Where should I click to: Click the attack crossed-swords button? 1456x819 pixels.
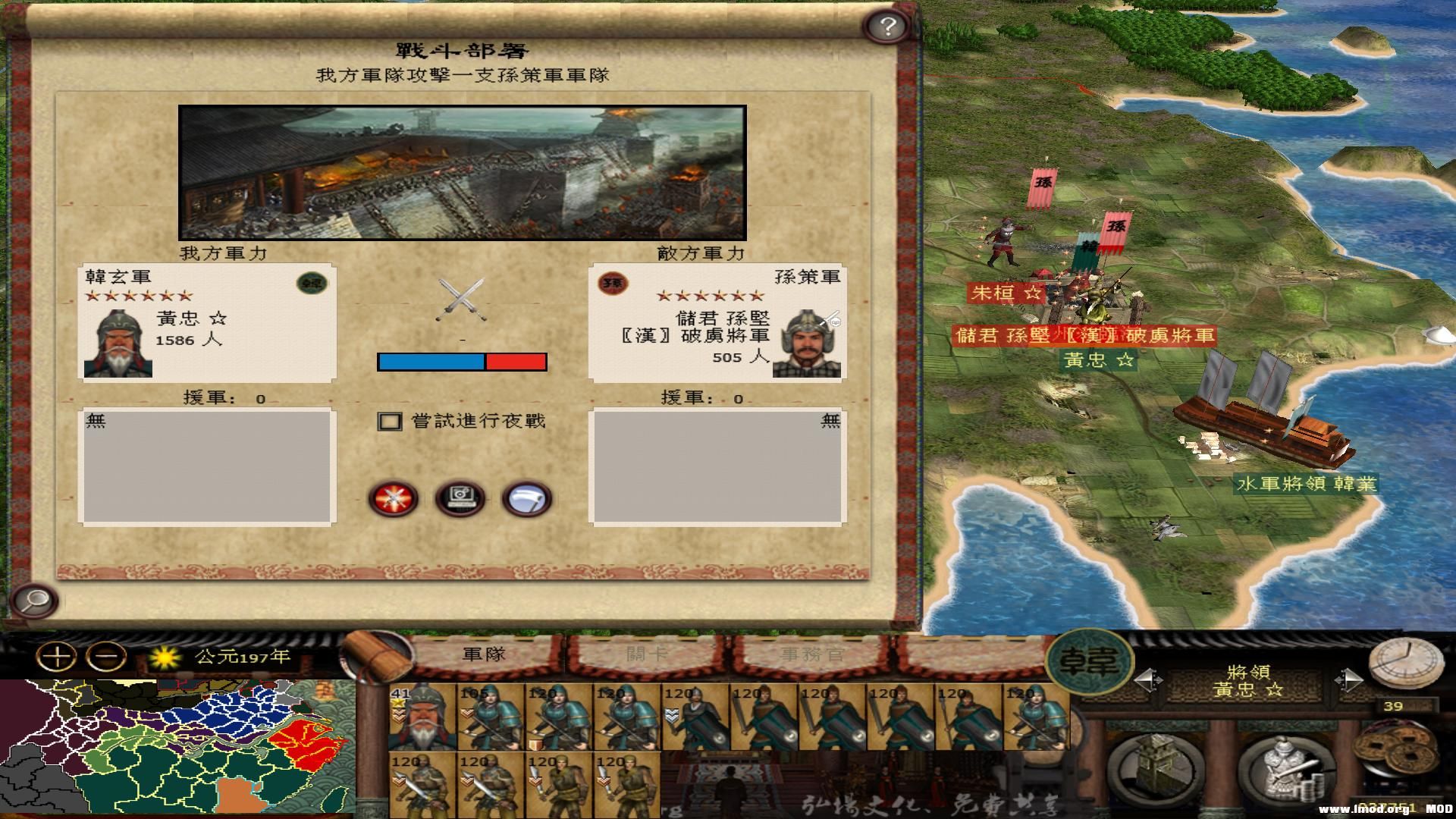[394, 497]
